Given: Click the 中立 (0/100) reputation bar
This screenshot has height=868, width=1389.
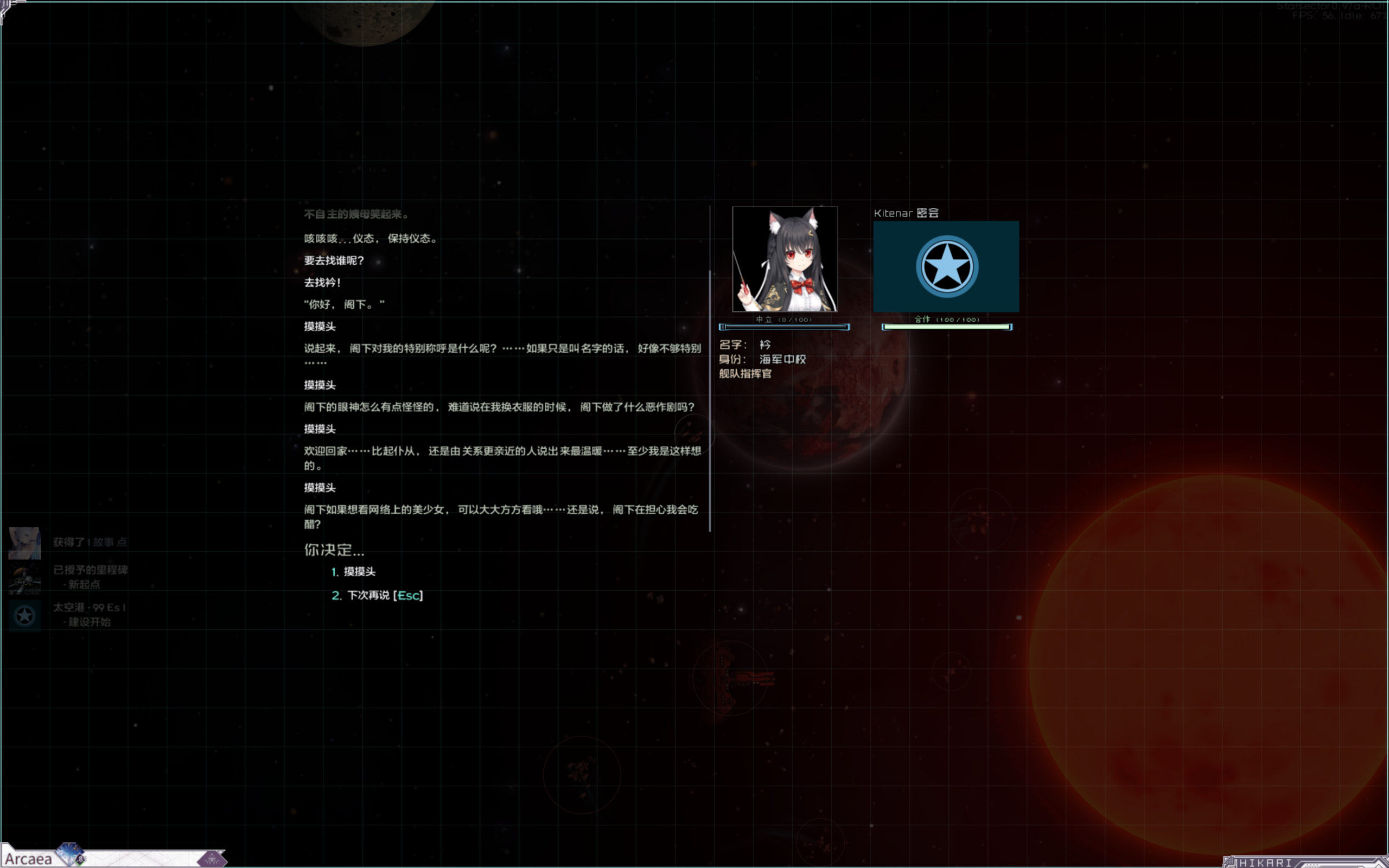Looking at the screenshot, I should (784, 327).
